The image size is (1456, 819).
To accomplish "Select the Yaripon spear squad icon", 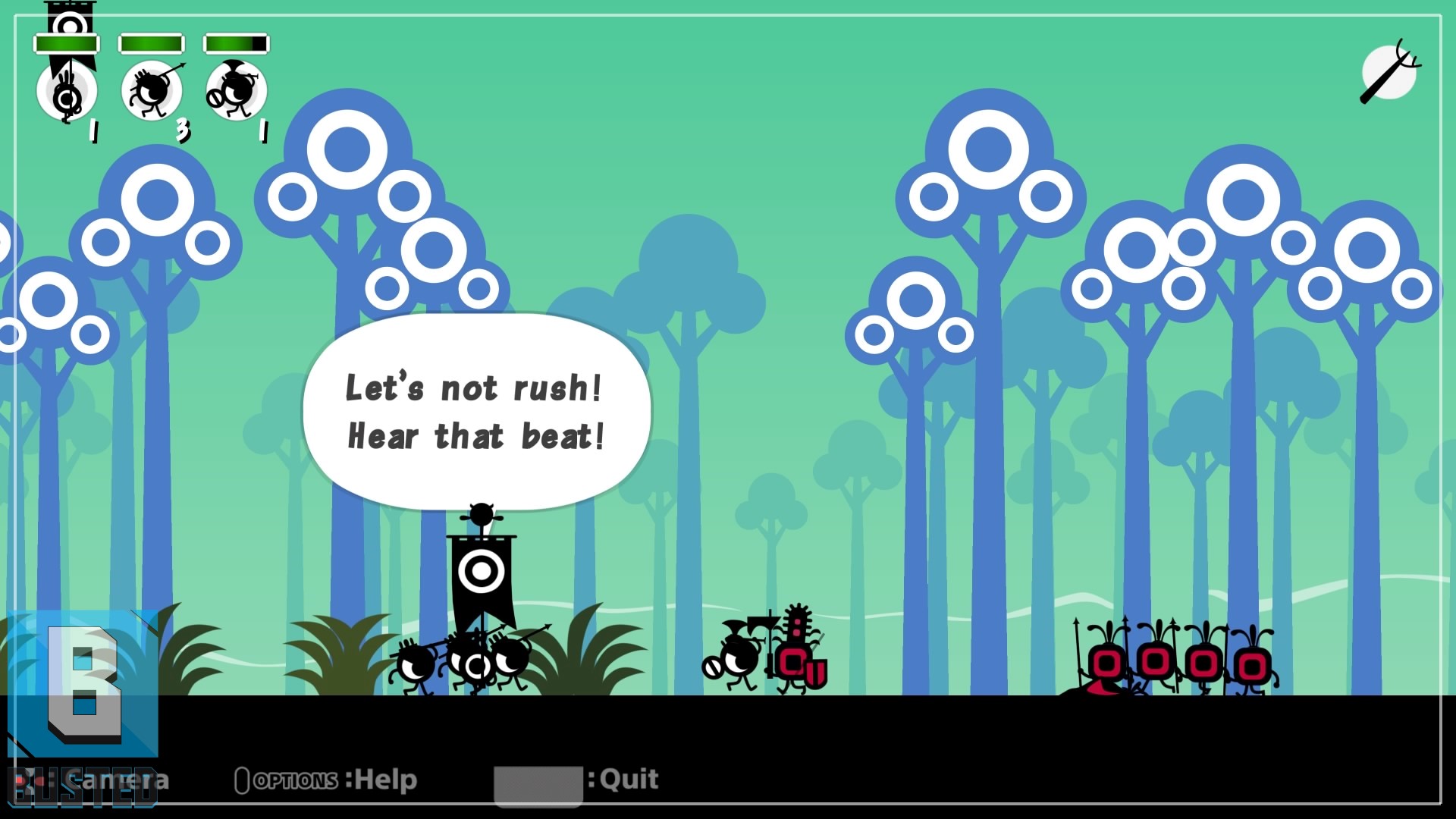I will [x=152, y=91].
